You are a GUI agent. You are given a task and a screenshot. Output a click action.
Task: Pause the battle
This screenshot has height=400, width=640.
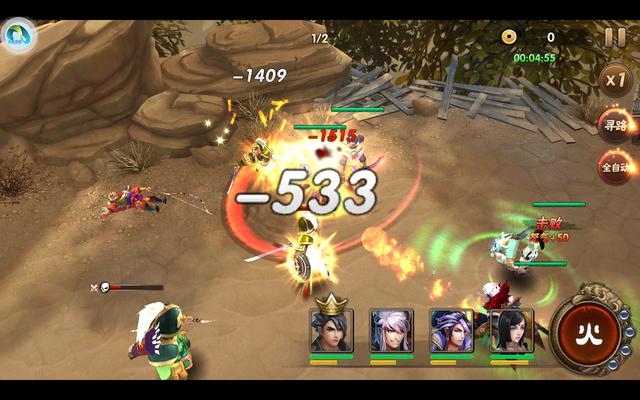pyautogui.click(x=615, y=38)
